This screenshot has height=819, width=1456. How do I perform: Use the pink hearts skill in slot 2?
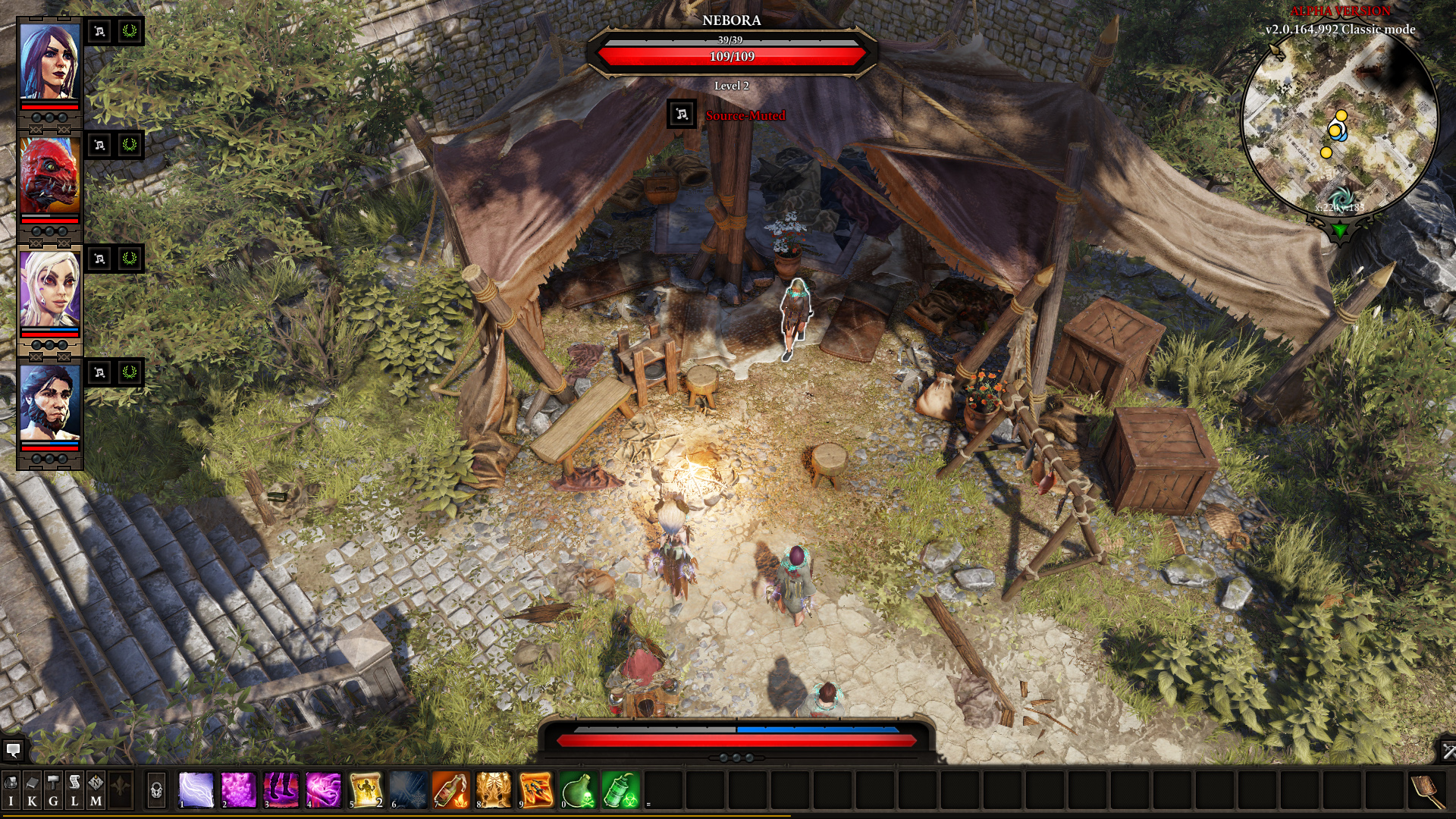pos(239,790)
